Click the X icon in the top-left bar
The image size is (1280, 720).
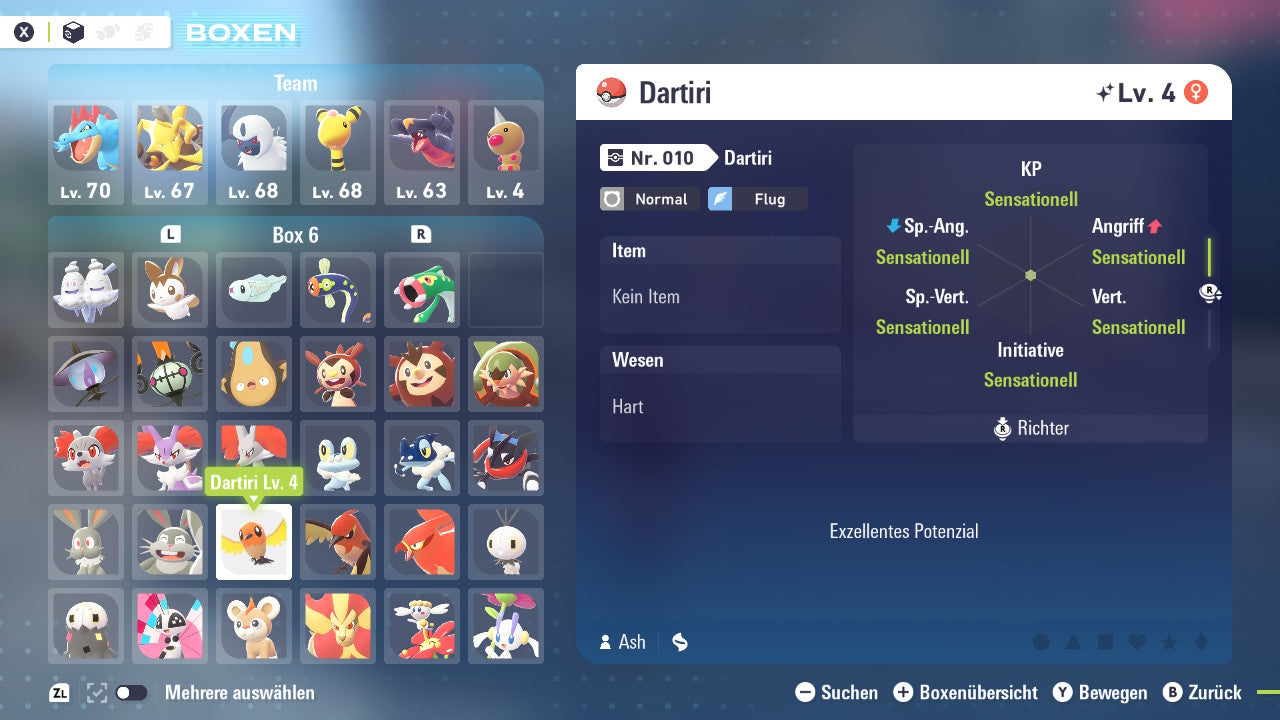click(x=23, y=31)
